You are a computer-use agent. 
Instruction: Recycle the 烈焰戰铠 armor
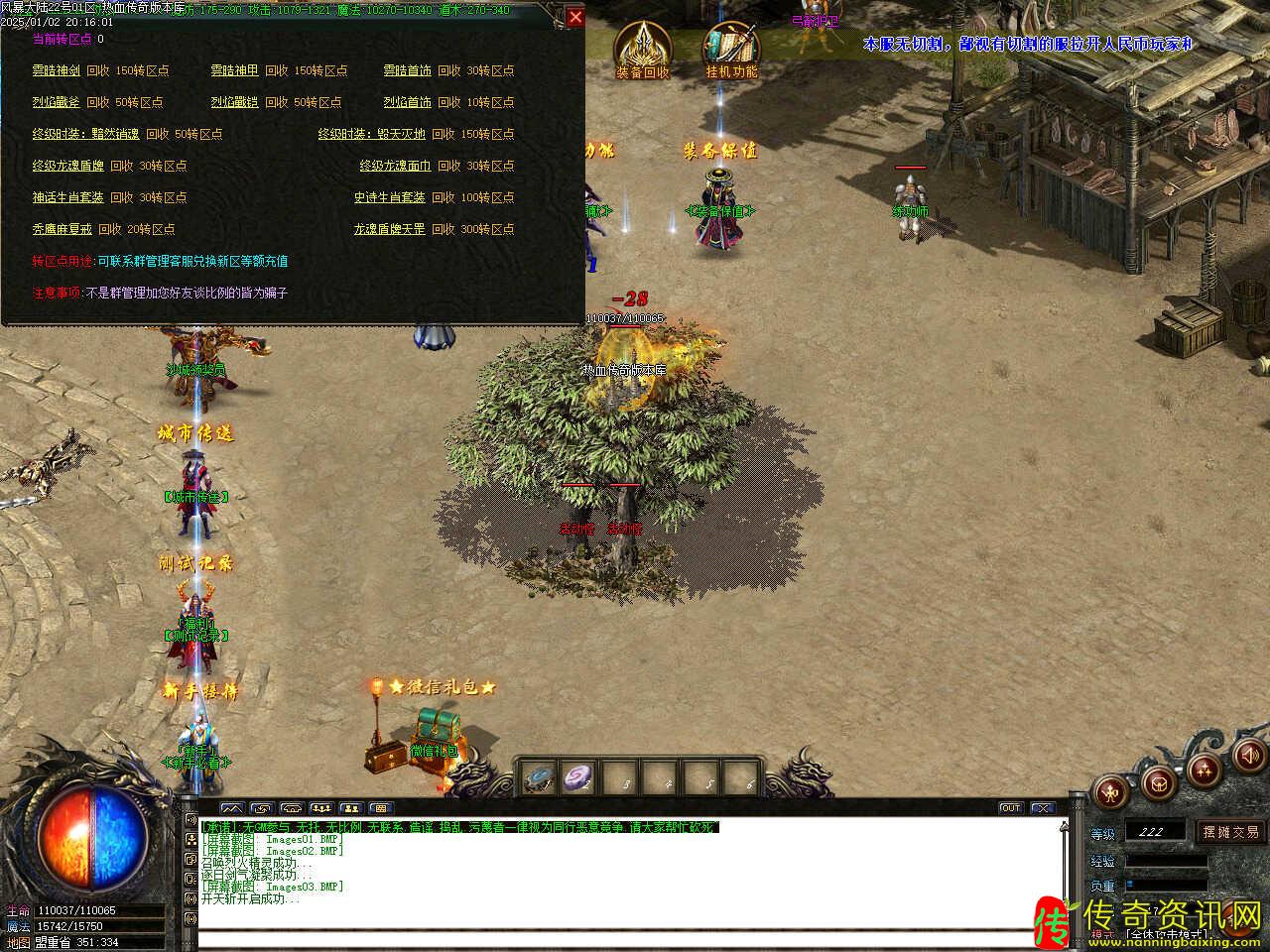pos(234,103)
